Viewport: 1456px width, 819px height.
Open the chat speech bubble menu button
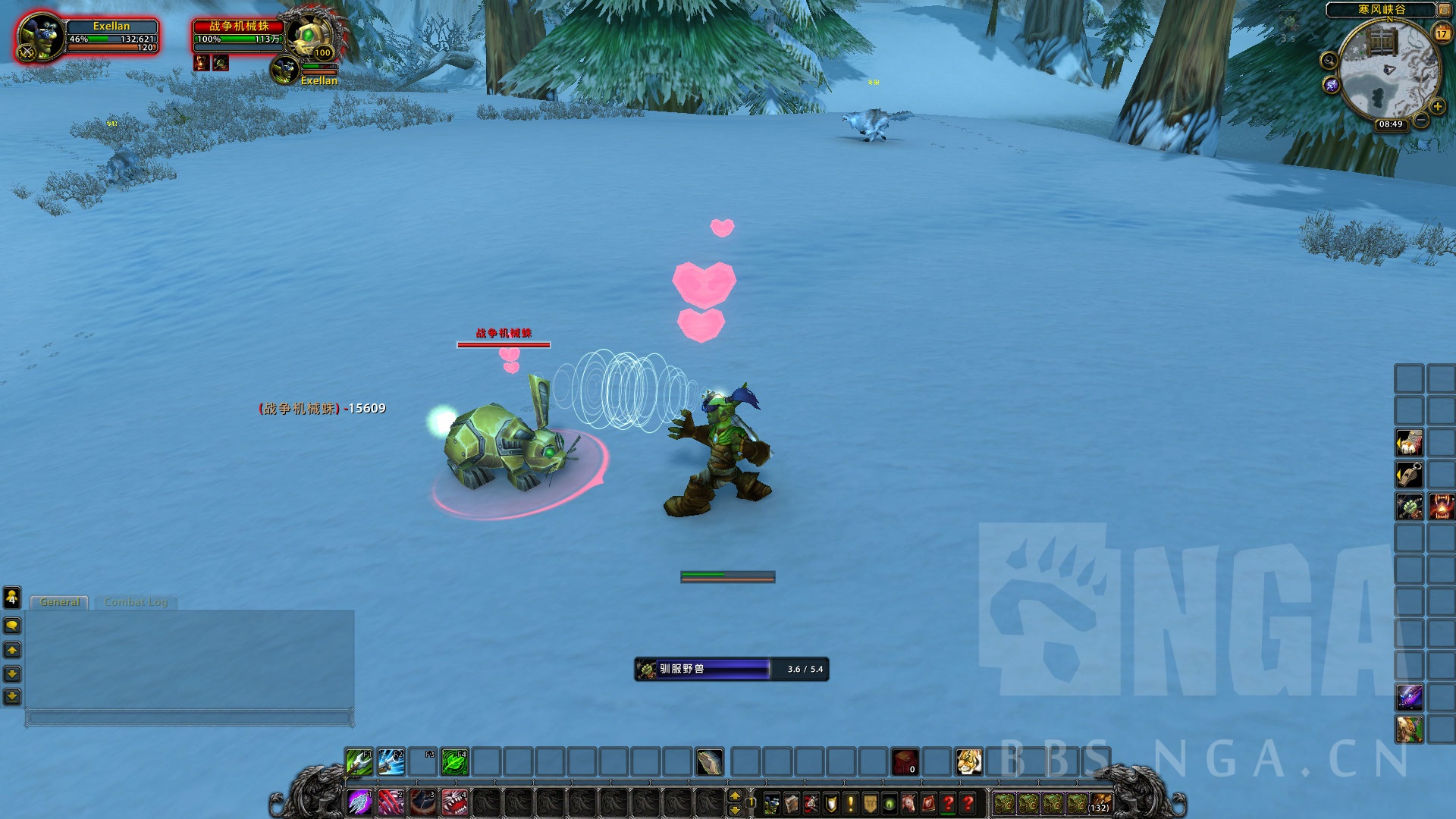[x=12, y=626]
